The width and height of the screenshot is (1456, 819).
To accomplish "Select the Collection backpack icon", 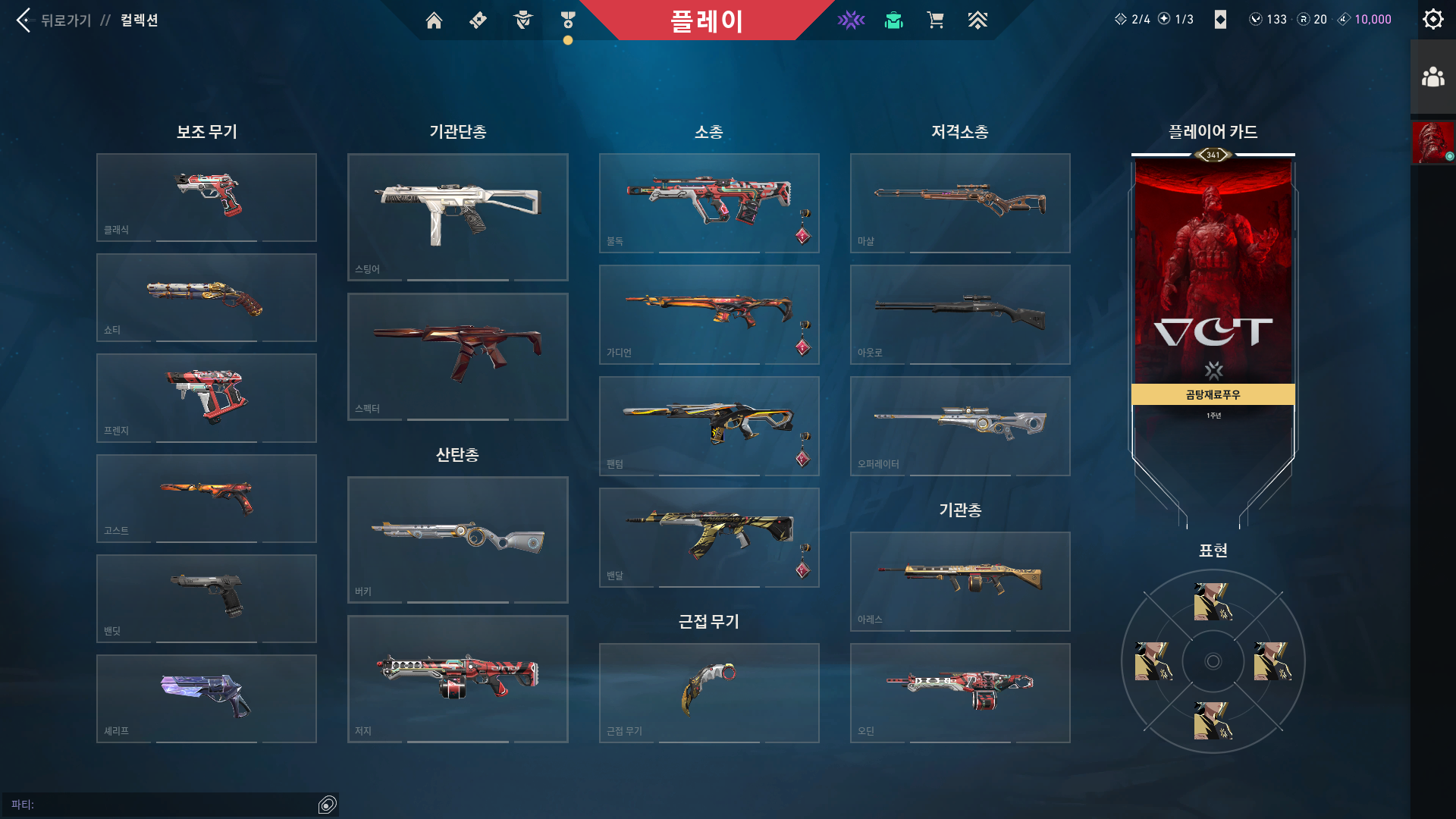I will pyautogui.click(x=893, y=20).
